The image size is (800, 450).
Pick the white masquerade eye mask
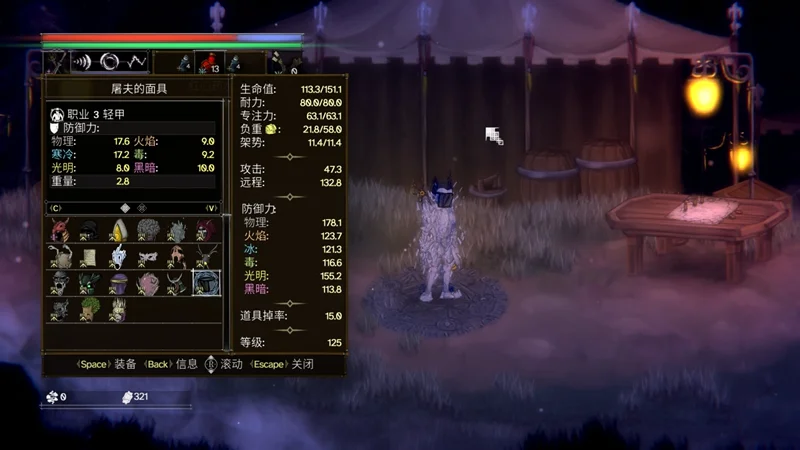[148, 258]
